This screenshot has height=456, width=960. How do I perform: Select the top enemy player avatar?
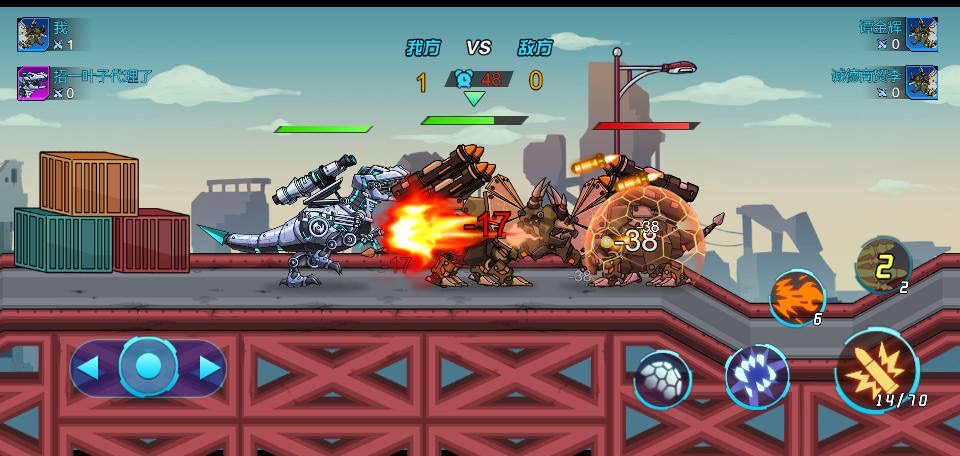(x=921, y=34)
